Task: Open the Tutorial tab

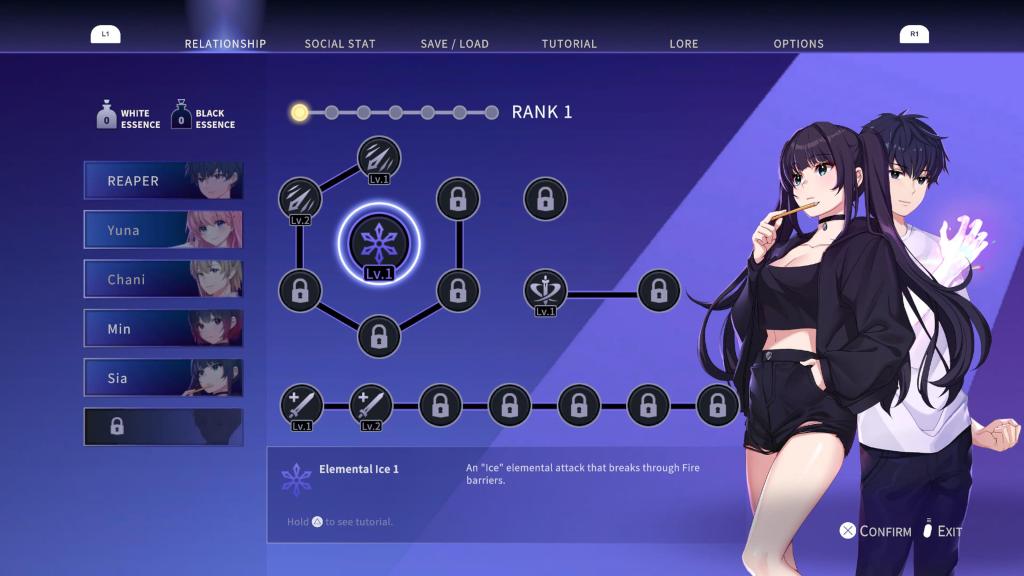Action: click(x=569, y=44)
